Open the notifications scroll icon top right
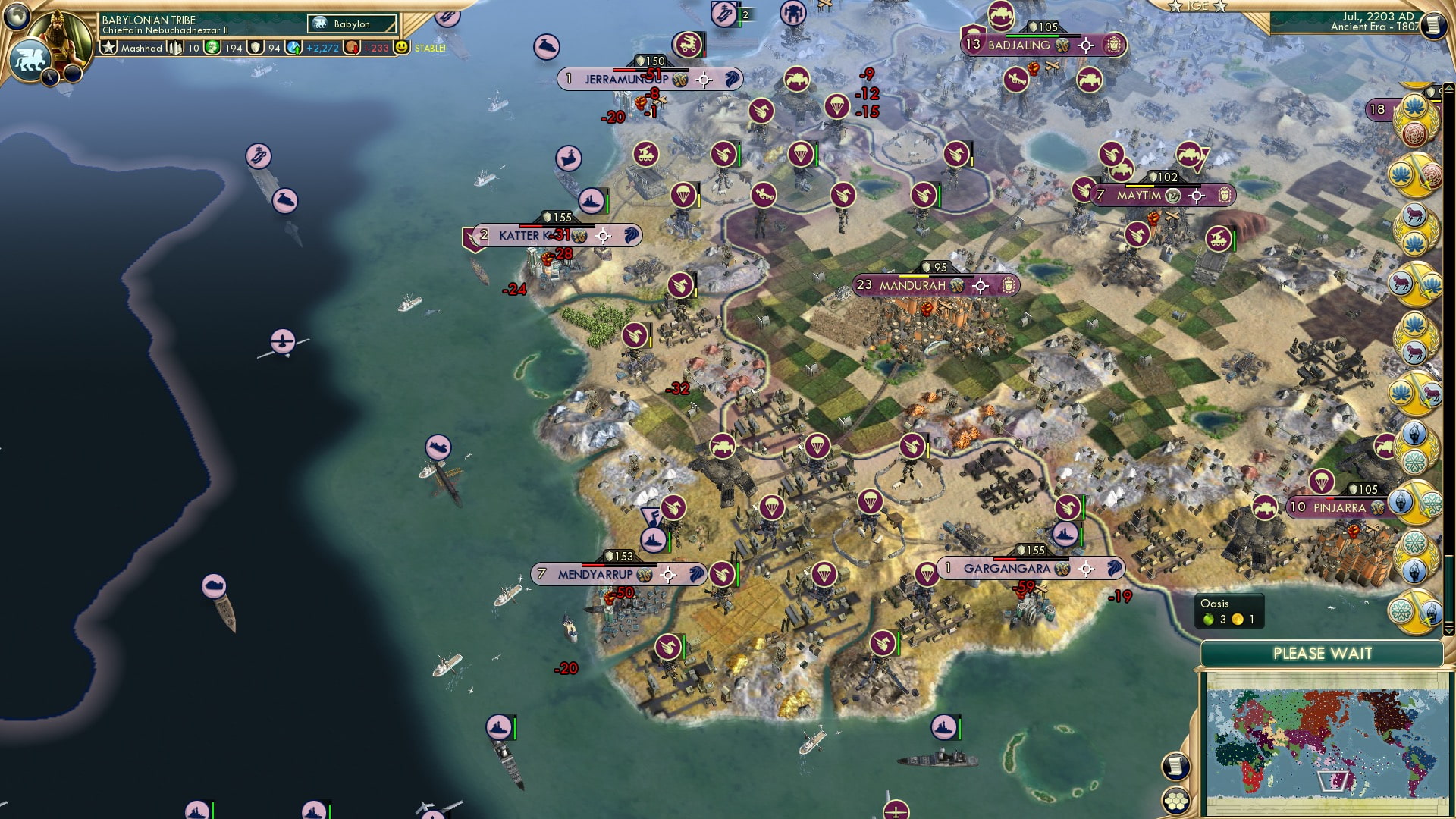 tap(1434, 25)
